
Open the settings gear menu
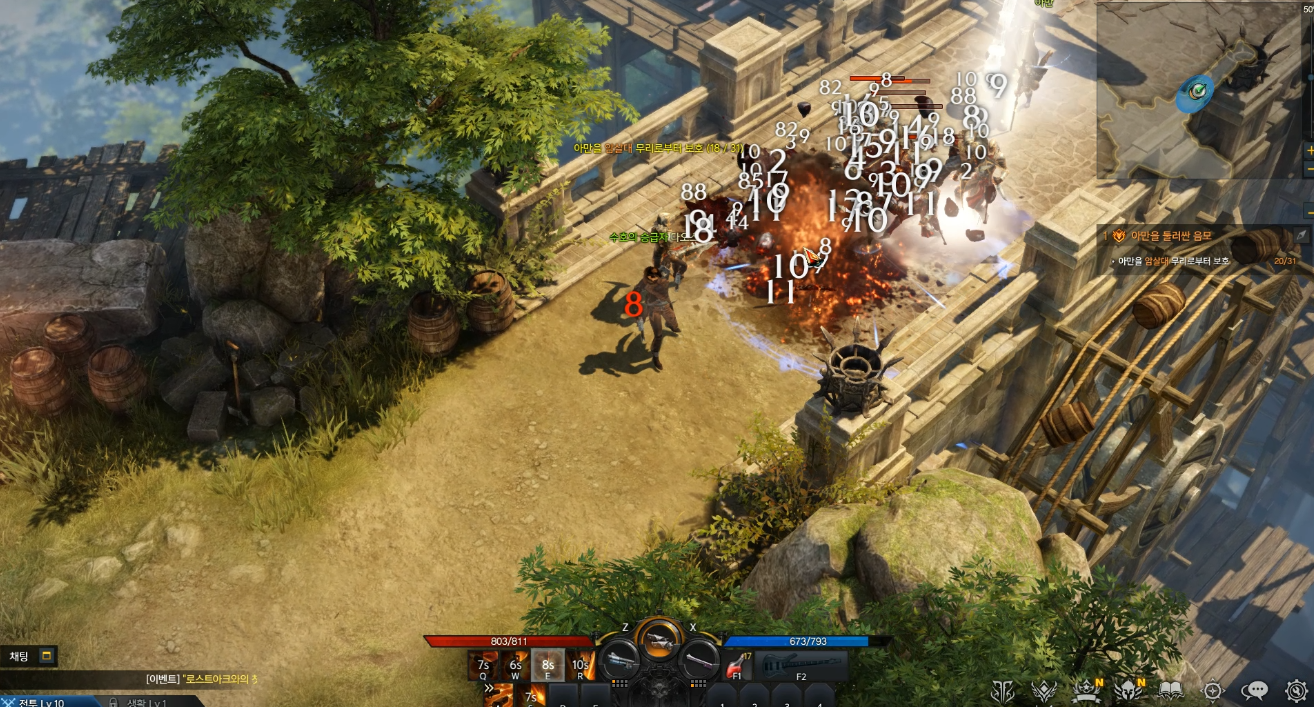1296,690
